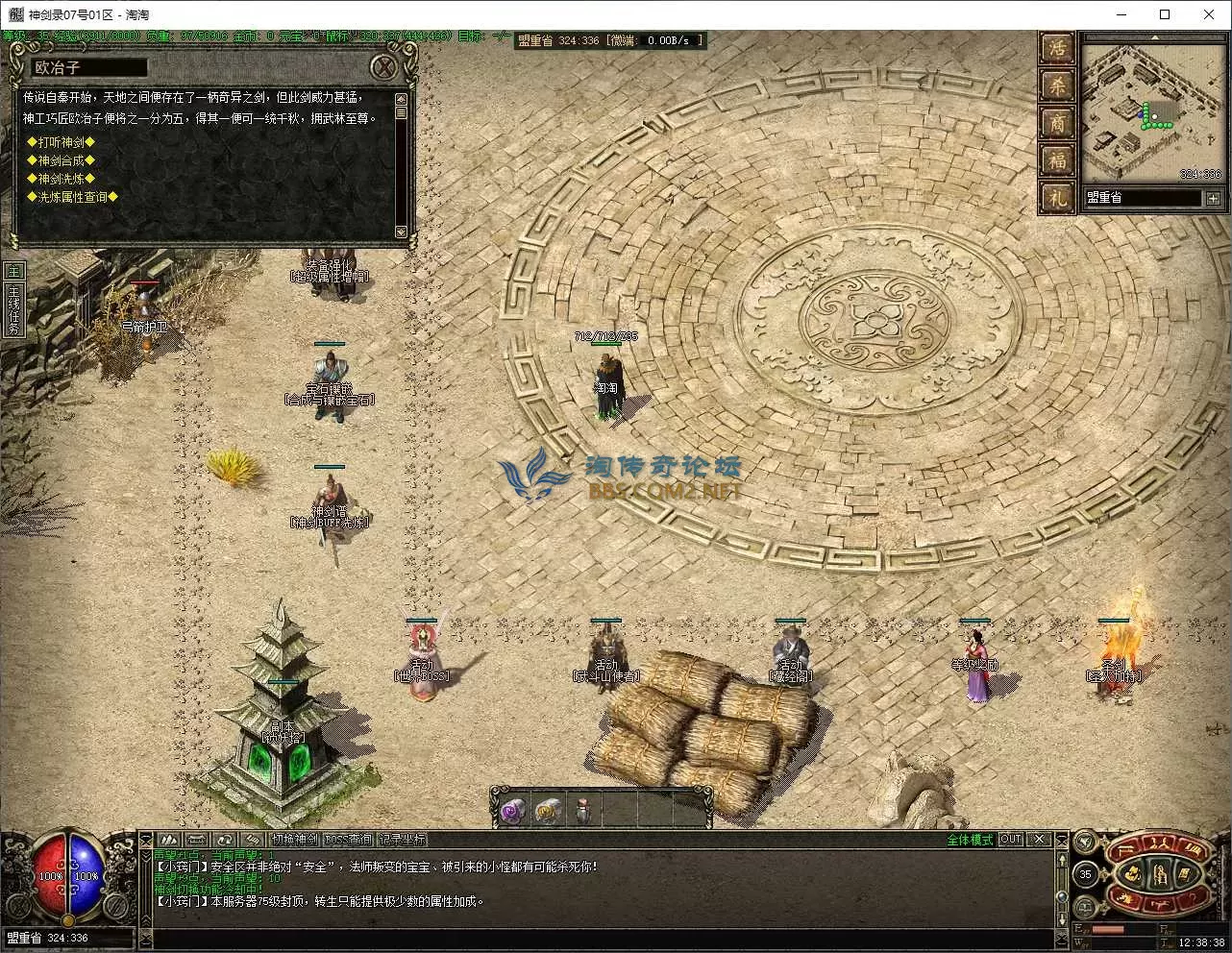The image size is (1232, 953).
Task: Choose the 打听神剑 dialogue option
Action: 66,142
